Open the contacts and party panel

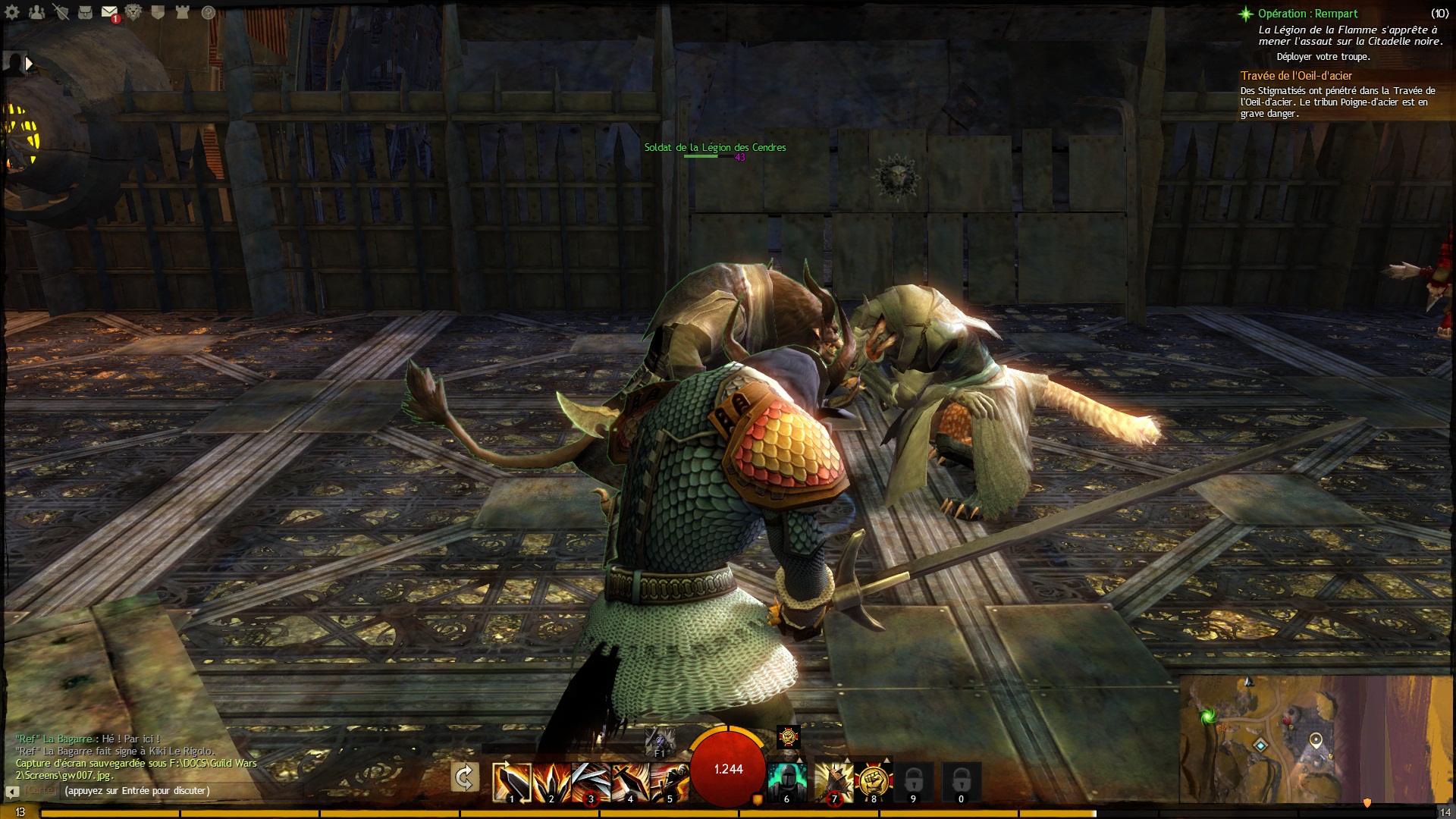point(36,12)
